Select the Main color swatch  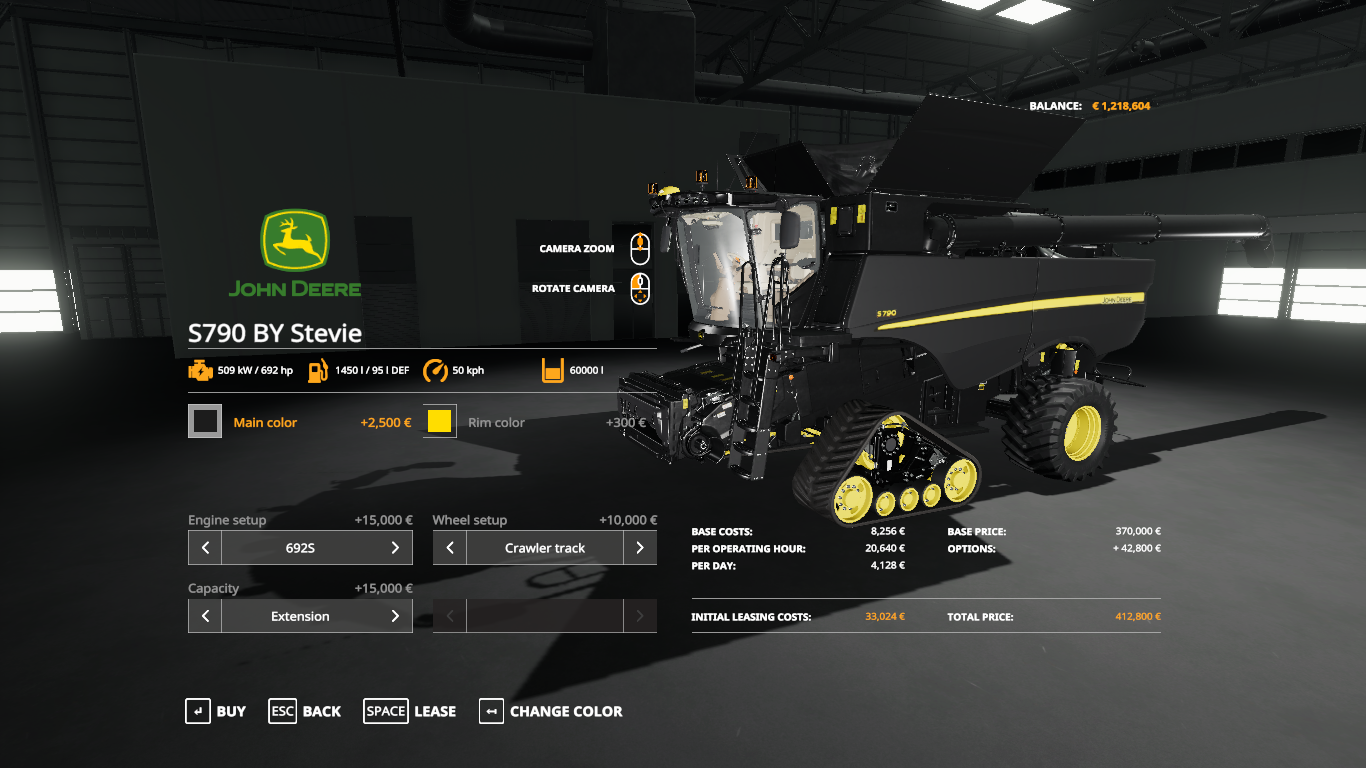tap(205, 422)
